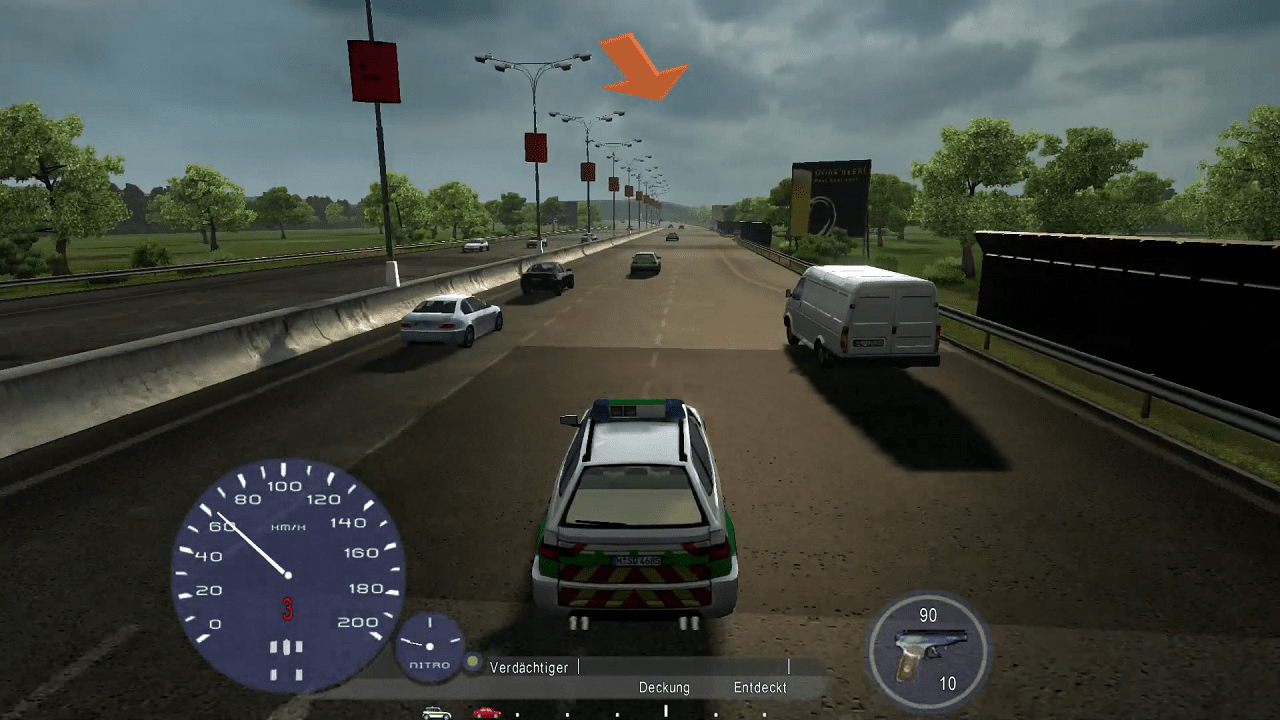Select the red suspect car tracker icon

point(487,713)
